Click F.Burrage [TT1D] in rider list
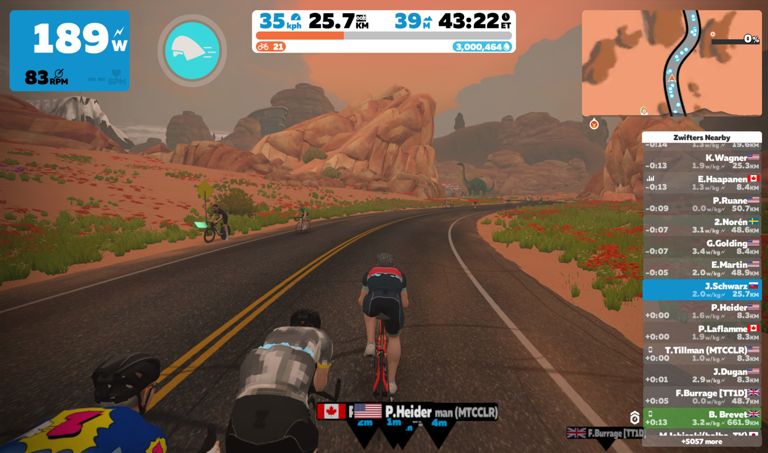Viewport: 768px width, 453px height. pyautogui.click(x=702, y=396)
